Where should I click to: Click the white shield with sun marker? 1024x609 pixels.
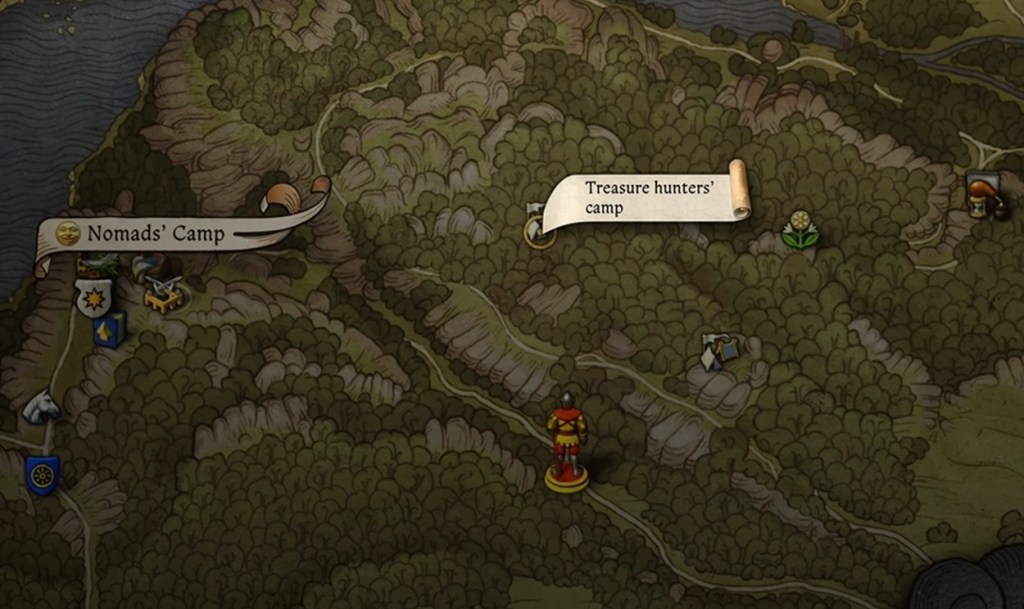point(92,297)
